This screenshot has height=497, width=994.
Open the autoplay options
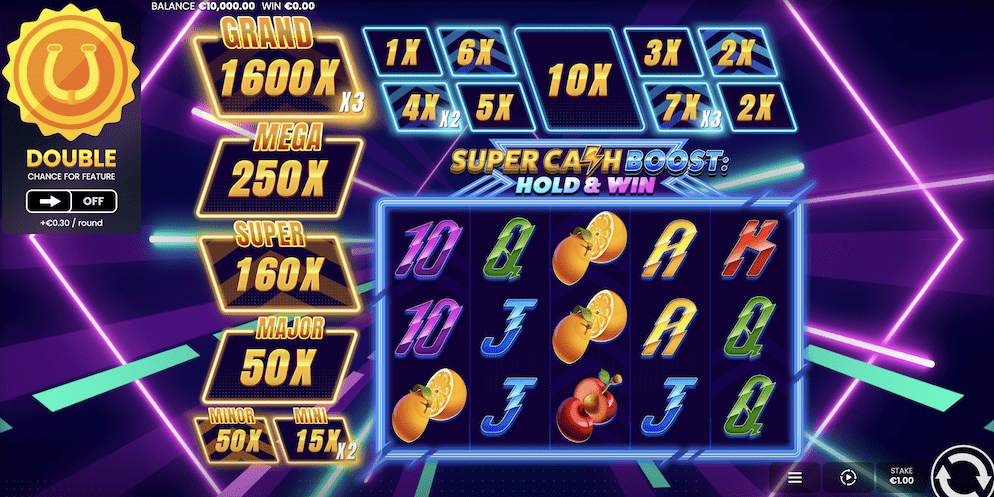click(x=848, y=478)
